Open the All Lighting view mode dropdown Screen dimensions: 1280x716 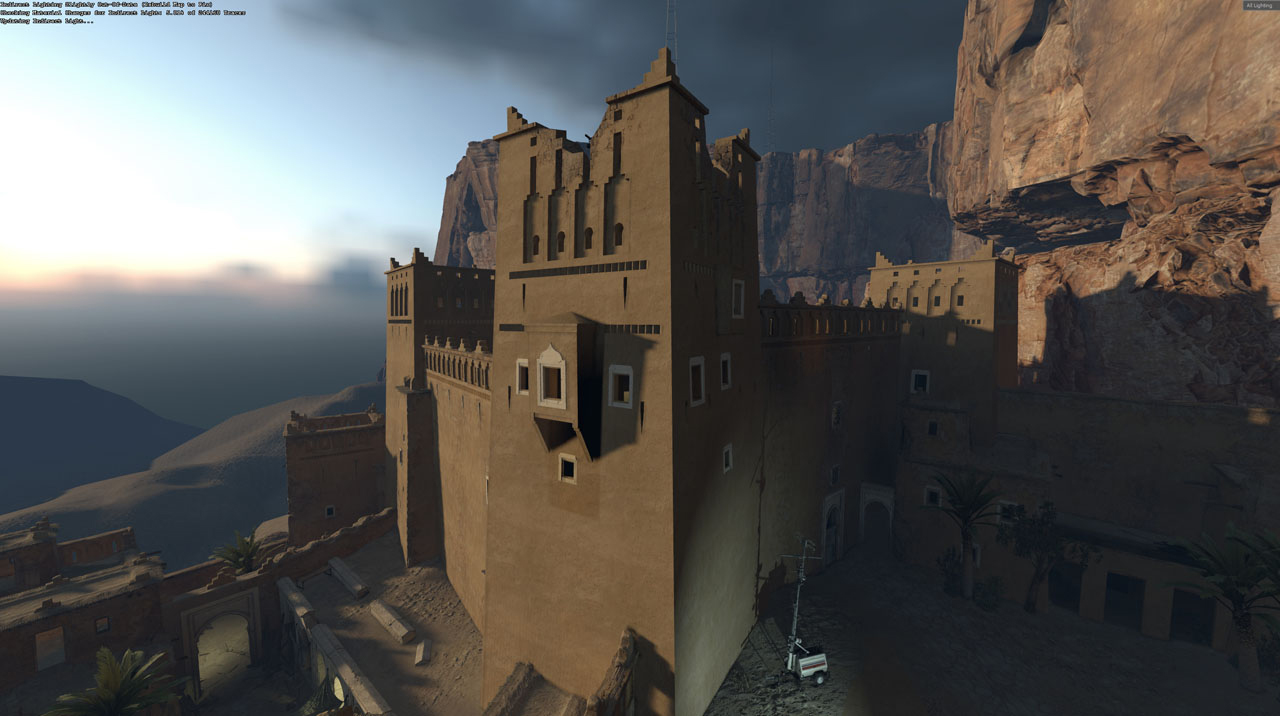point(1259,6)
